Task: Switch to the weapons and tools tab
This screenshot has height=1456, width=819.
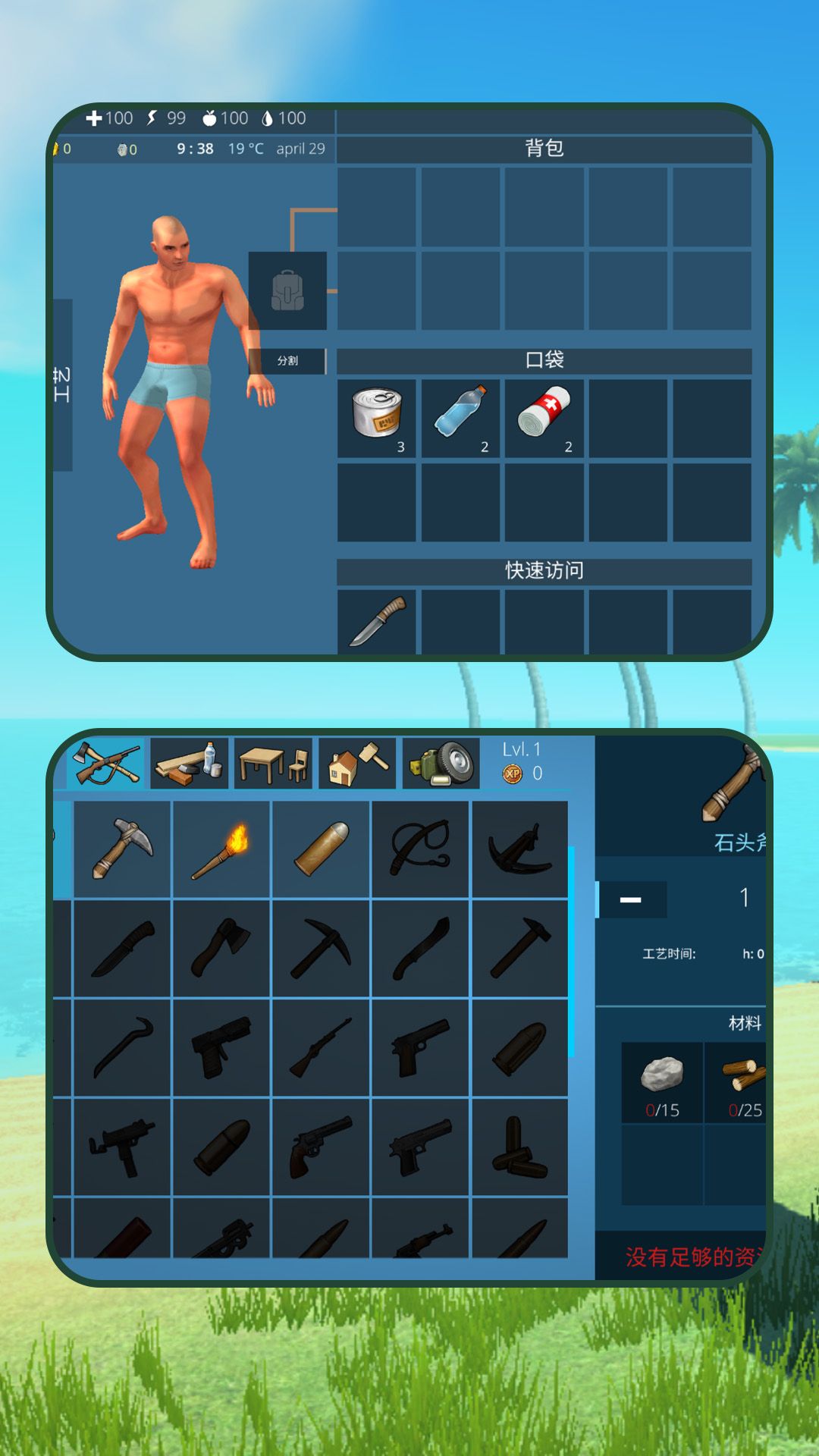Action: [106, 764]
